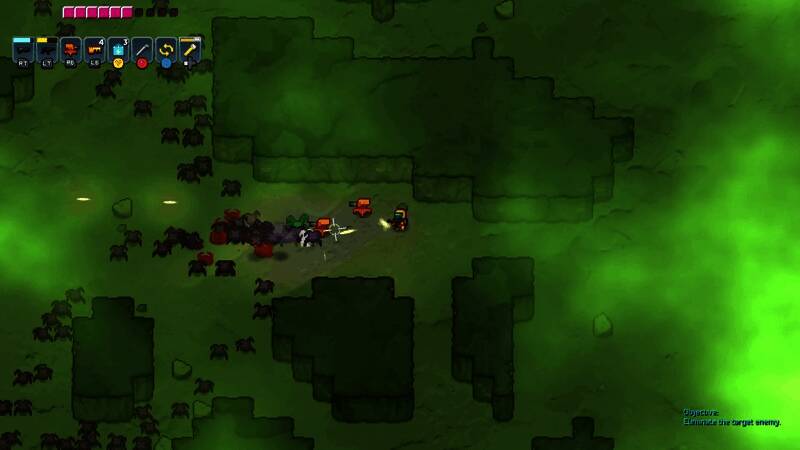Click the objective tracker text
The width and height of the screenshot is (800, 450).
tap(731, 417)
